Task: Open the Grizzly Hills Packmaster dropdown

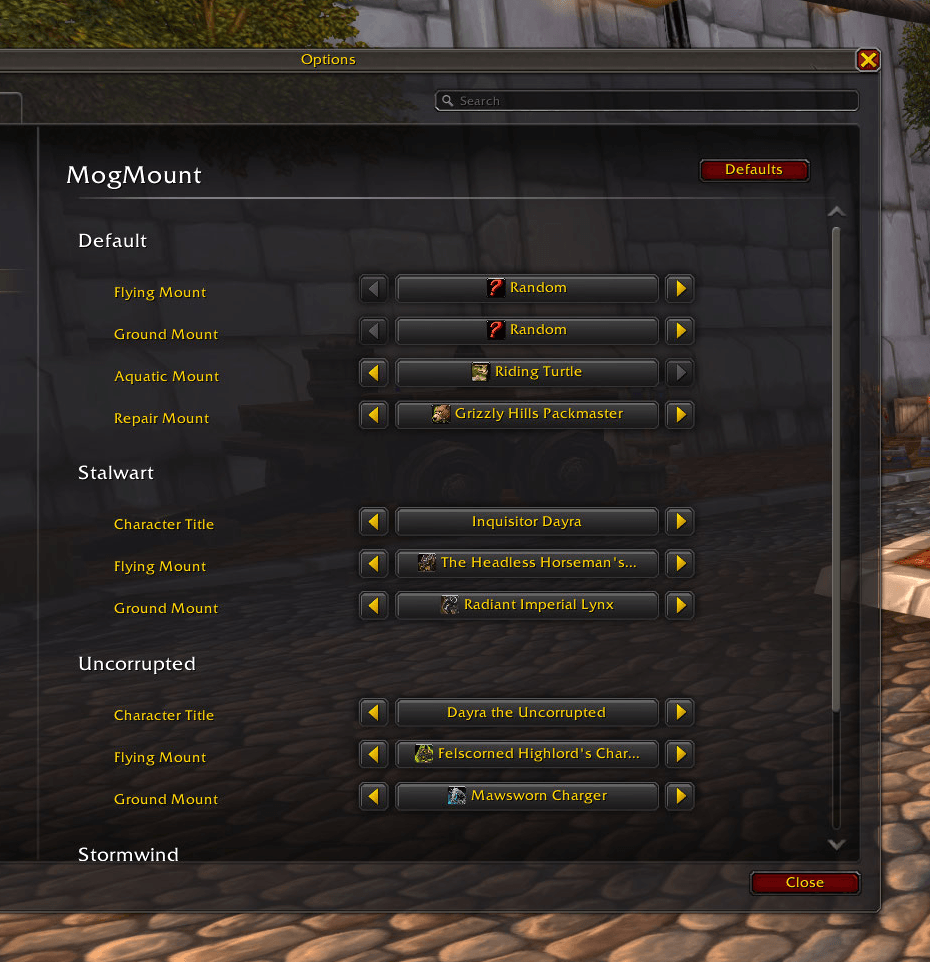Action: [x=527, y=415]
